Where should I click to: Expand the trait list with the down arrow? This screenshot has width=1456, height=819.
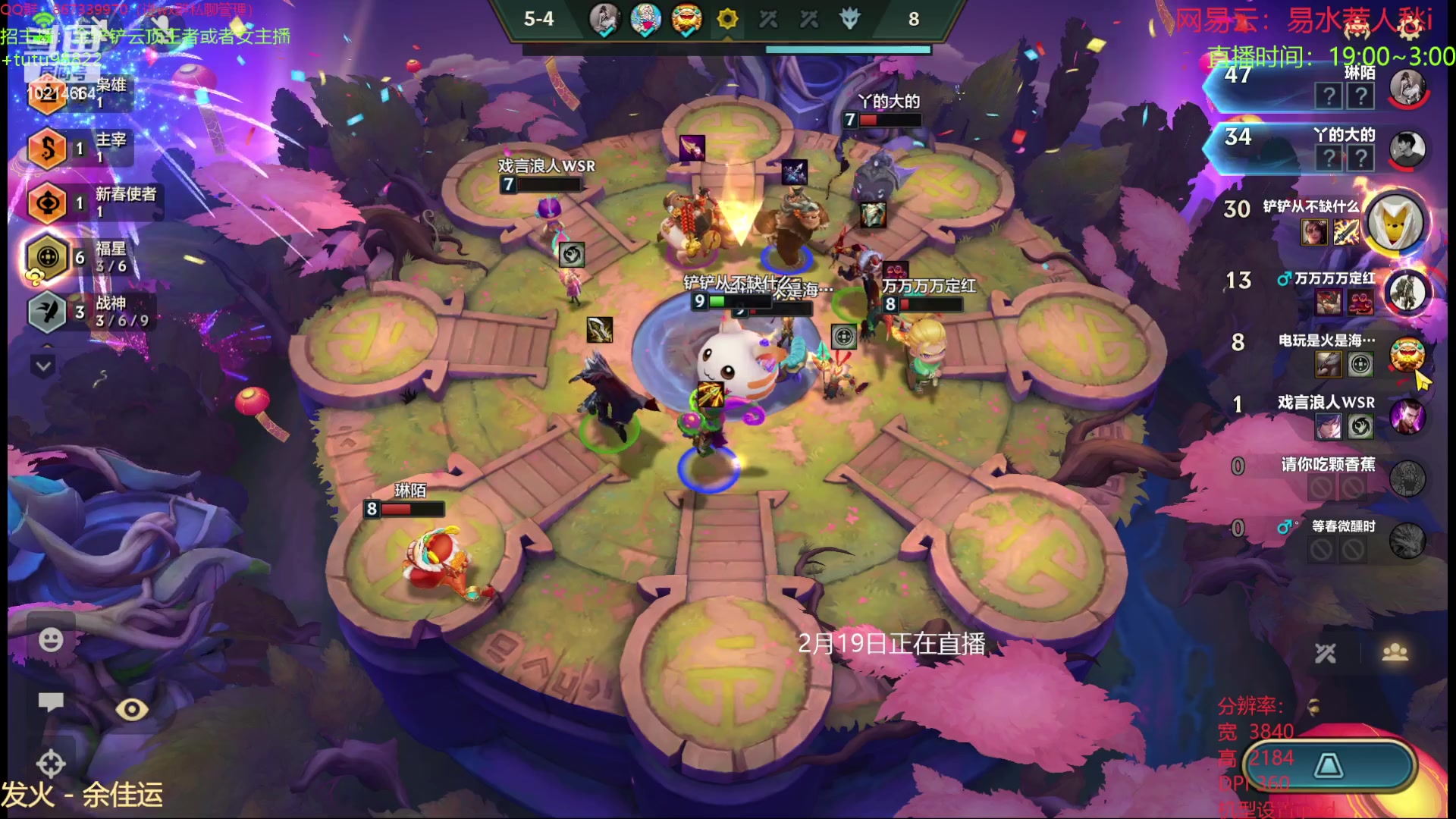pos(43,367)
